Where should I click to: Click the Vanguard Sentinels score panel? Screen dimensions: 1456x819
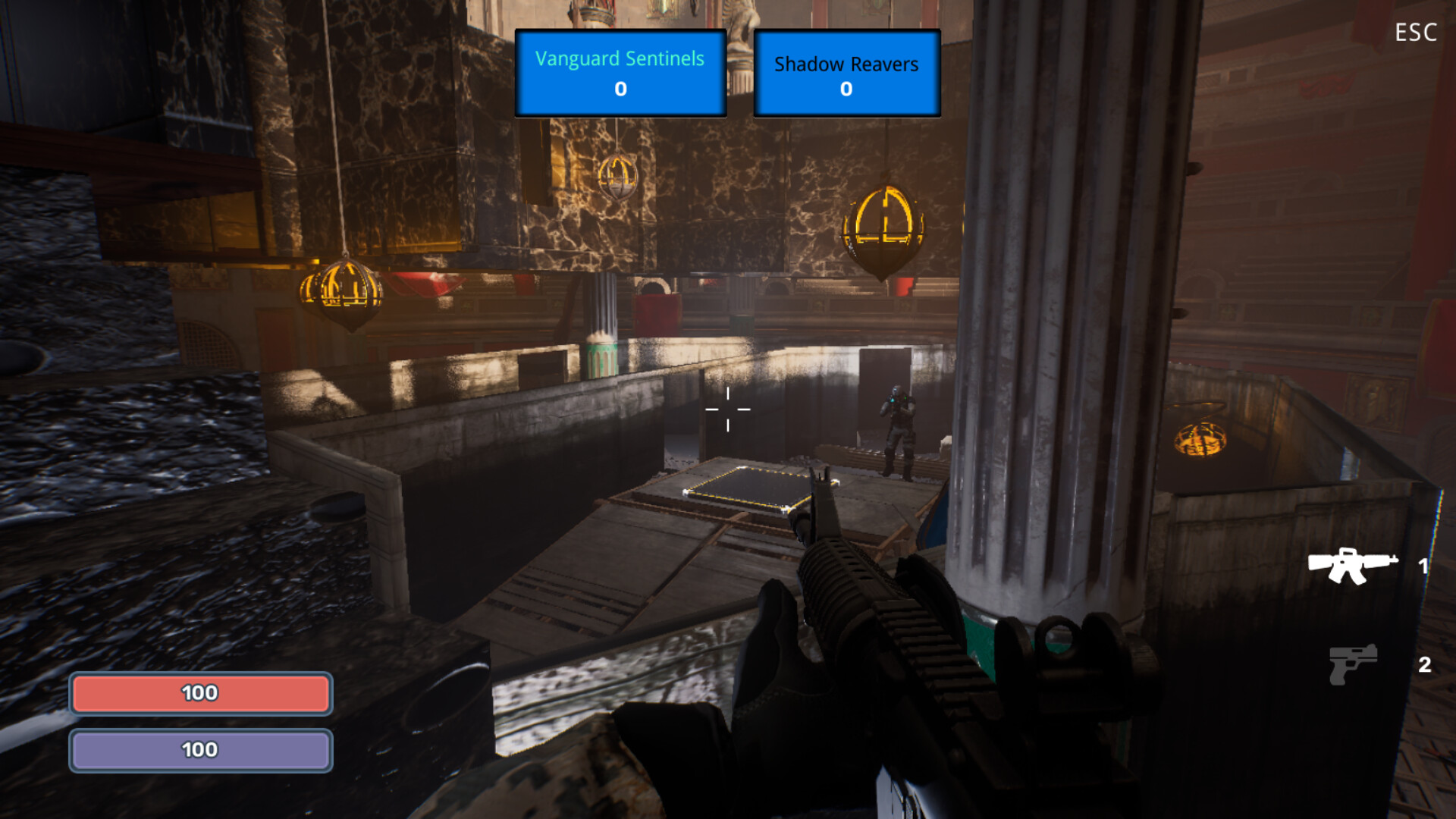620,72
